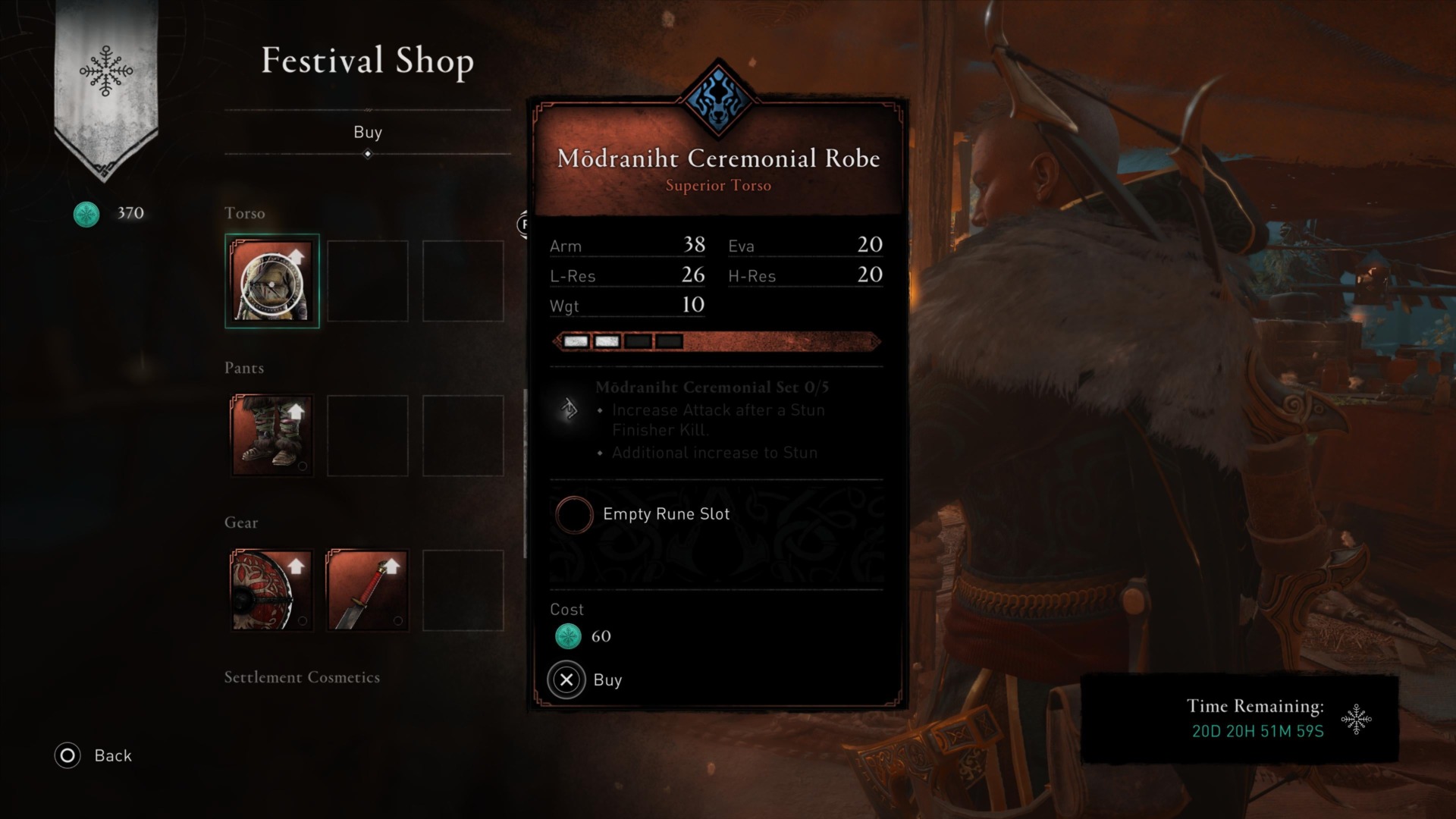Switch to the Buy tab
This screenshot has height=819, width=1456.
point(368,132)
